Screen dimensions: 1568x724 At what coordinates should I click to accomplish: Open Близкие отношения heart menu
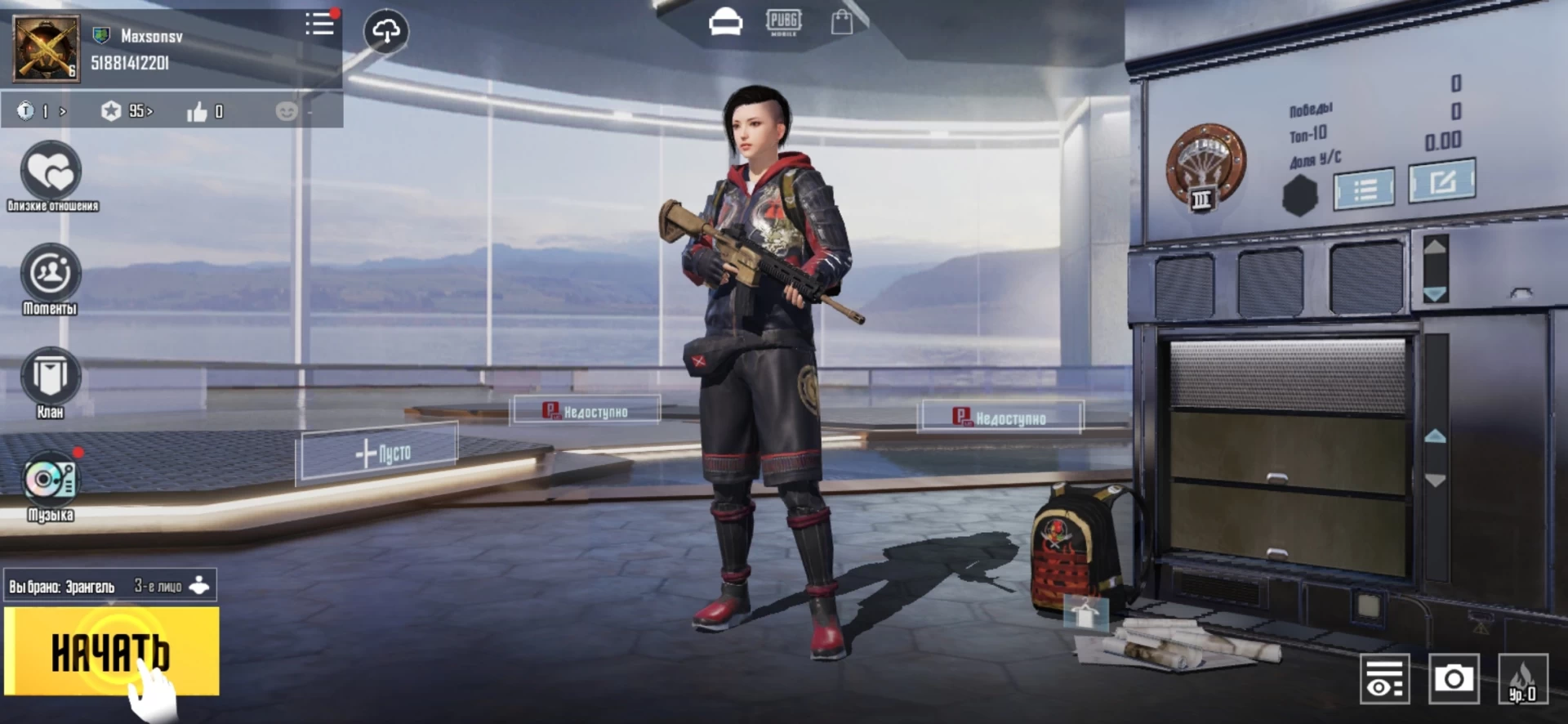tap(51, 172)
